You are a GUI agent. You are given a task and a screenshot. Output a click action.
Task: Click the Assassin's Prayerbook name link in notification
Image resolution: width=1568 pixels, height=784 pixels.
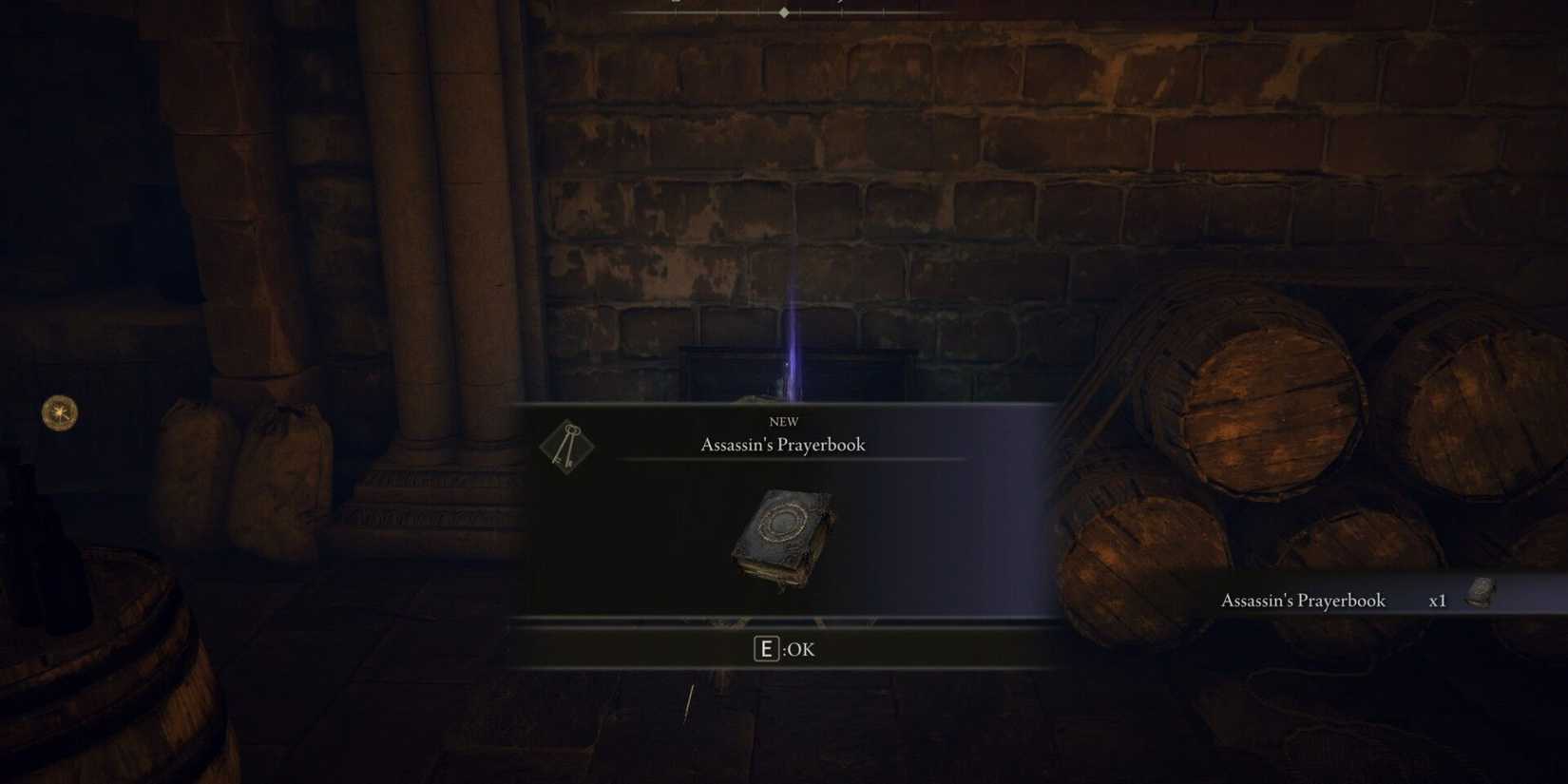point(1303,601)
